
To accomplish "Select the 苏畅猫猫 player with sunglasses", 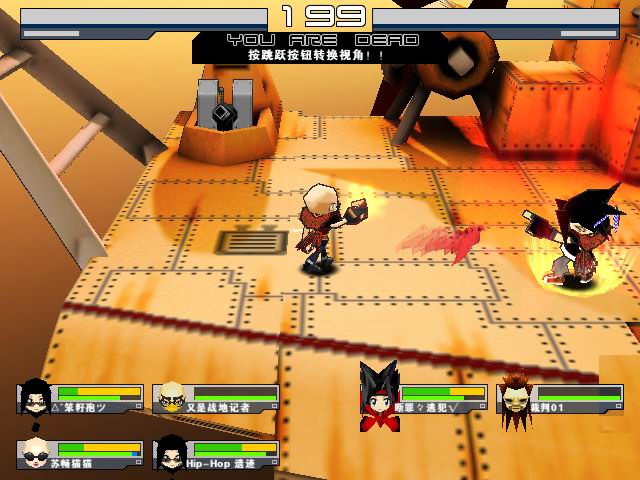I will pyautogui.click(x=36, y=452).
